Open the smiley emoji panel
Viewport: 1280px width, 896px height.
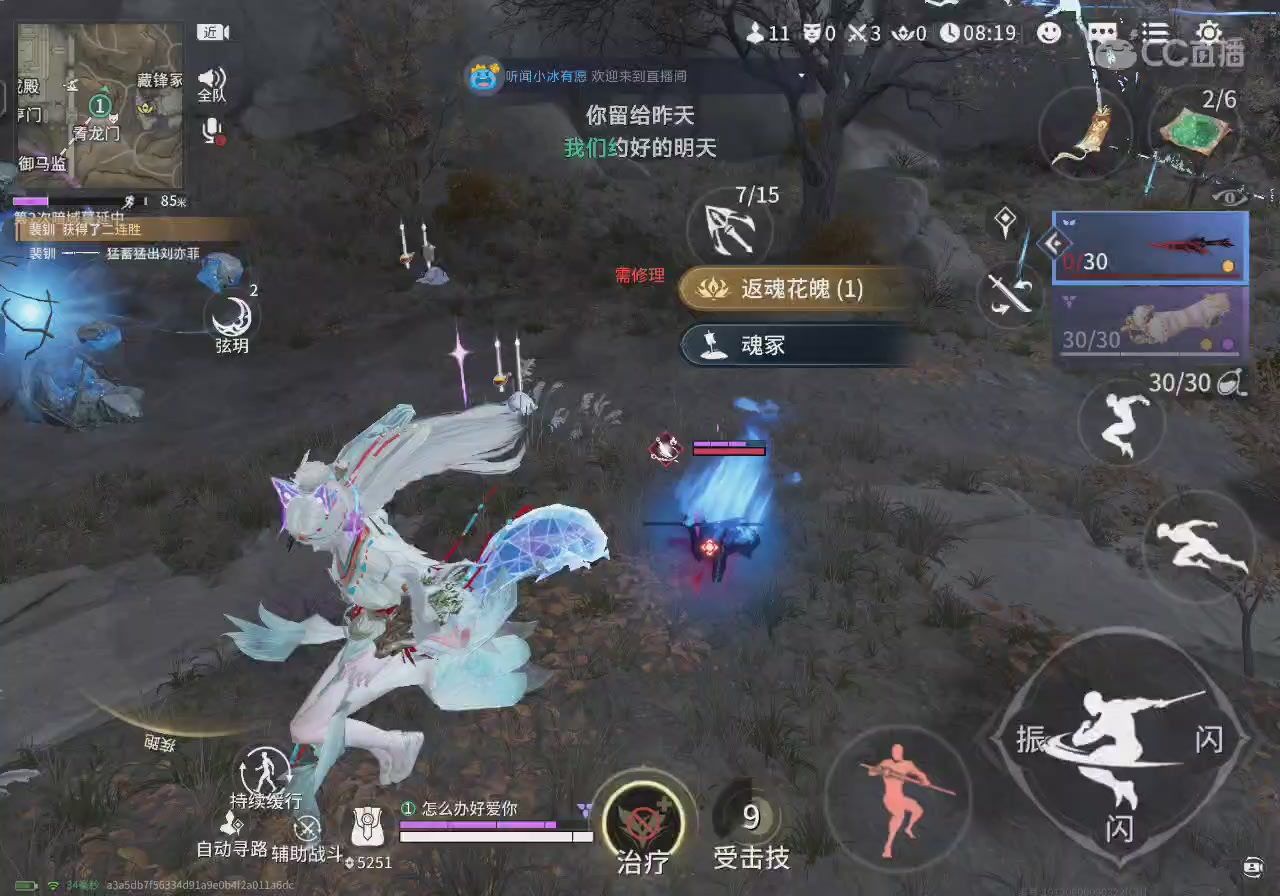[1050, 33]
